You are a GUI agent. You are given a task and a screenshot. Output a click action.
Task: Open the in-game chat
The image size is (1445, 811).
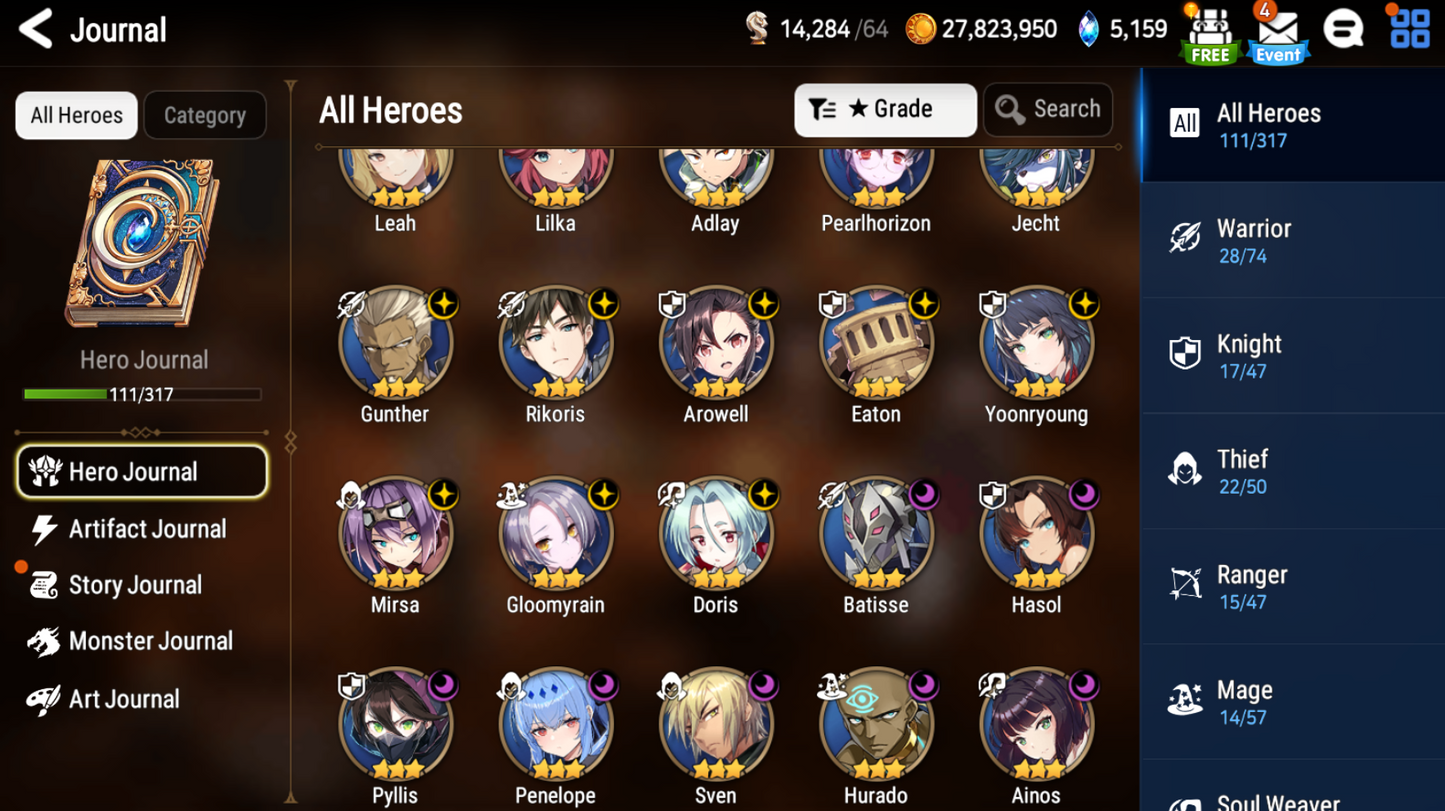click(1342, 30)
